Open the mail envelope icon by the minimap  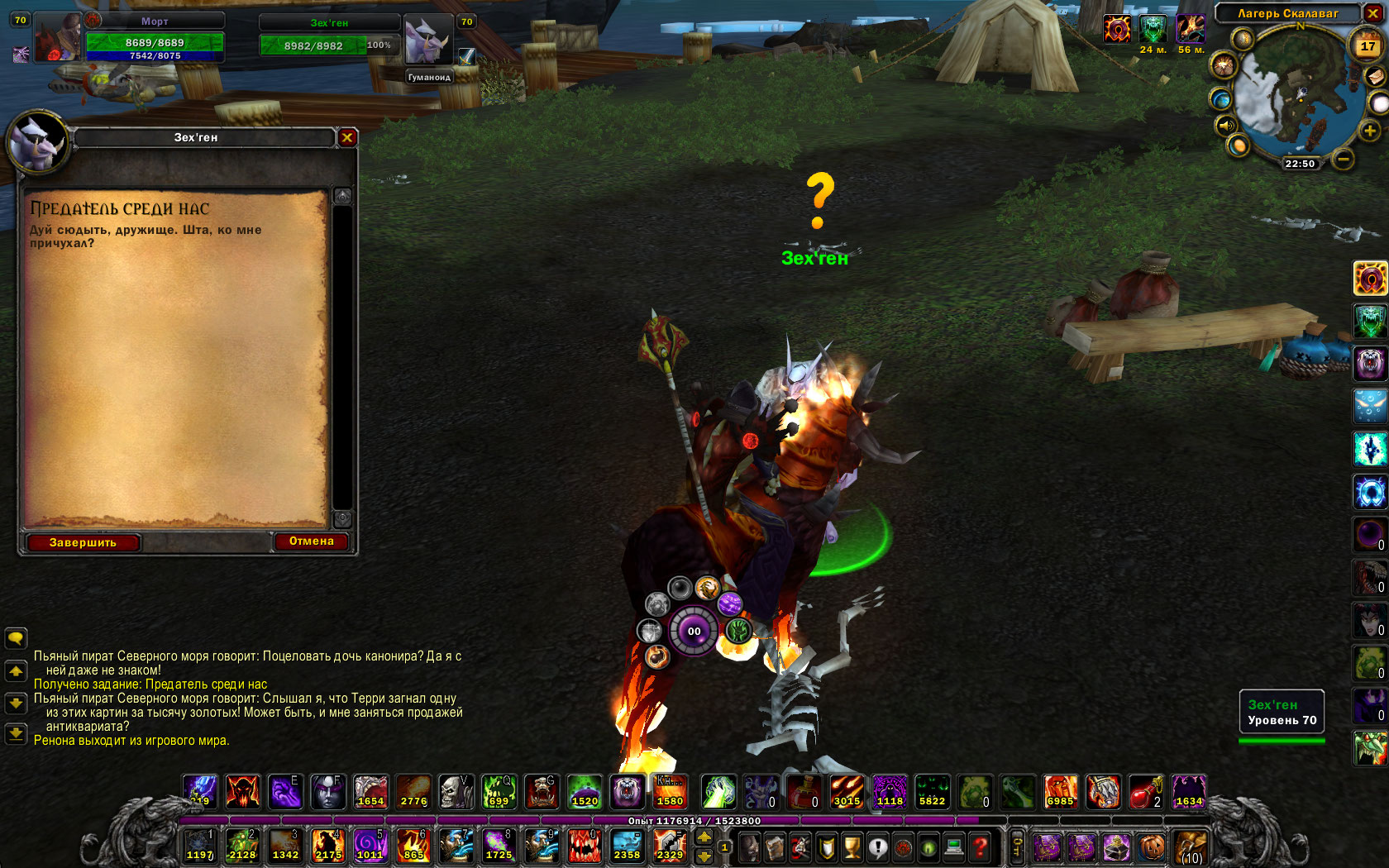tap(1375, 77)
